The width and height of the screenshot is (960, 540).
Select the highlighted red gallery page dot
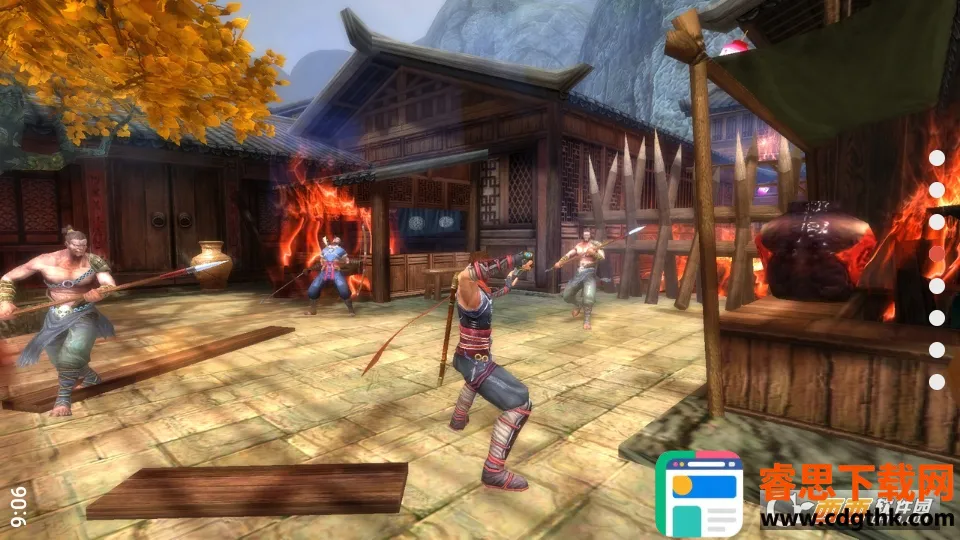click(x=937, y=253)
